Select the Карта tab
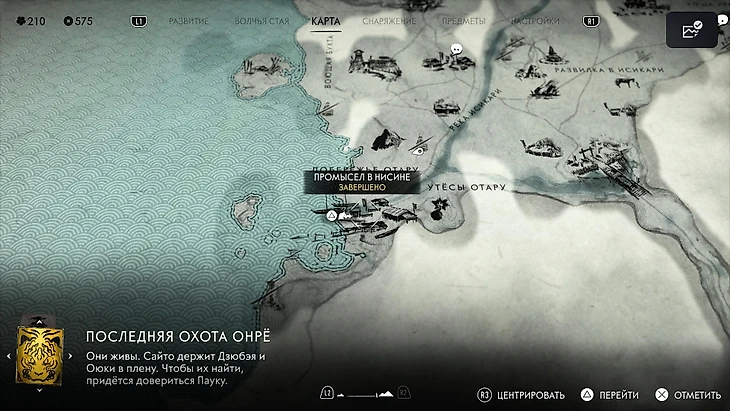 coord(326,20)
